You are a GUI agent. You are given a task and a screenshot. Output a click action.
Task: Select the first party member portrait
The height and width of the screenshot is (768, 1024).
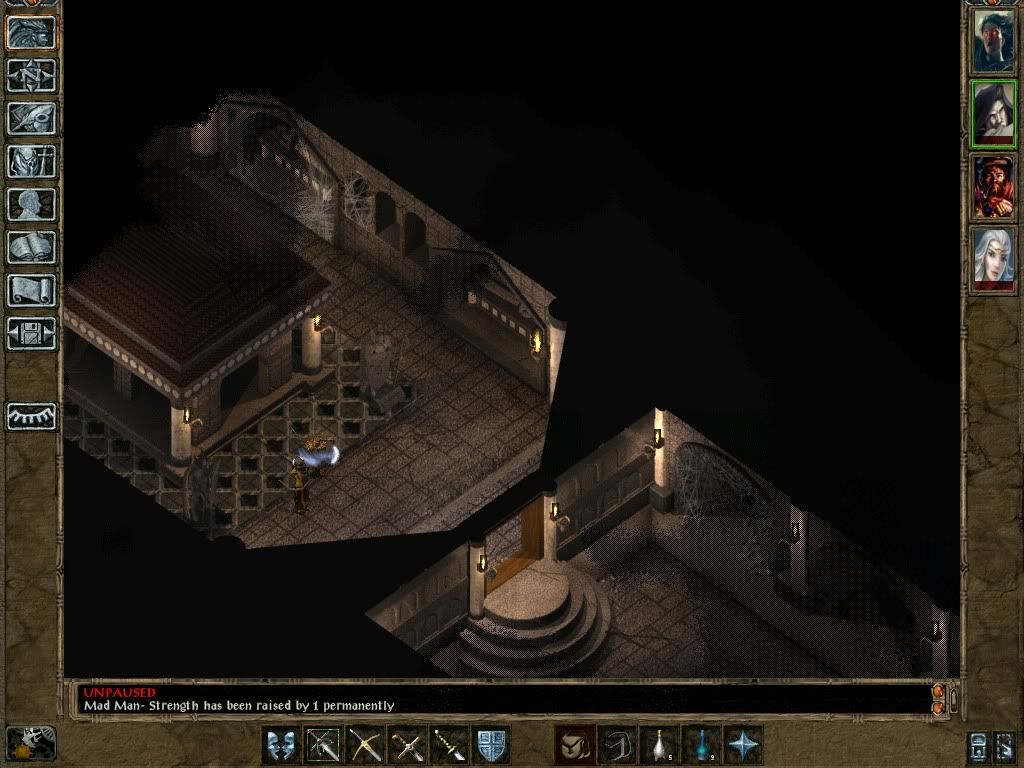pos(993,40)
